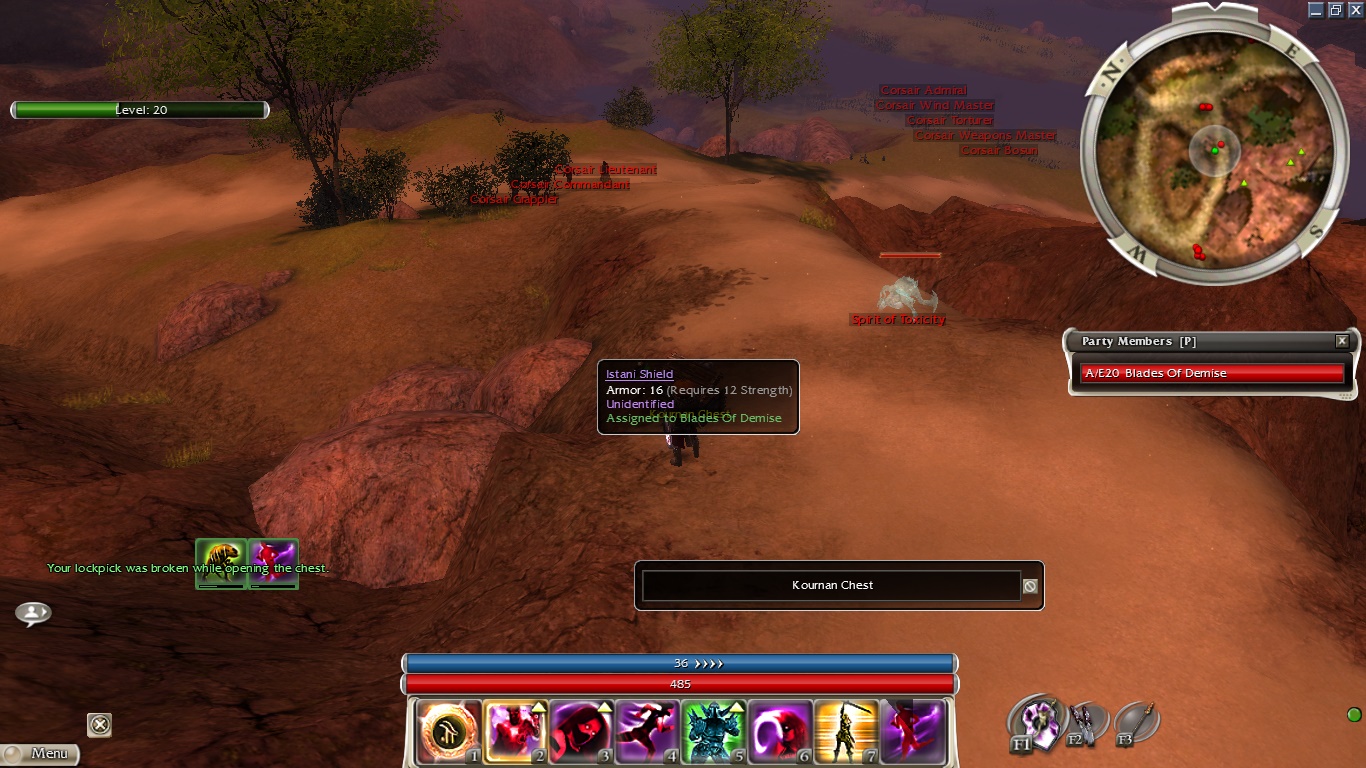This screenshot has height=768, width=1366.
Task: Close the Party Members panel
Action: 1342,341
